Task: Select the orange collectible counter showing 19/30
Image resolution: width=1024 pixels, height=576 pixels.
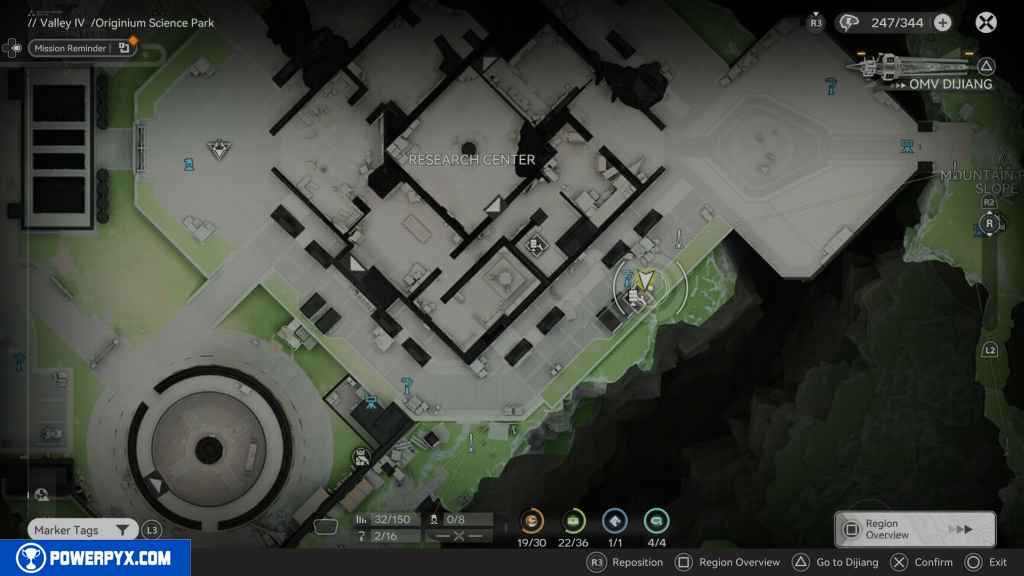Action: point(532,521)
